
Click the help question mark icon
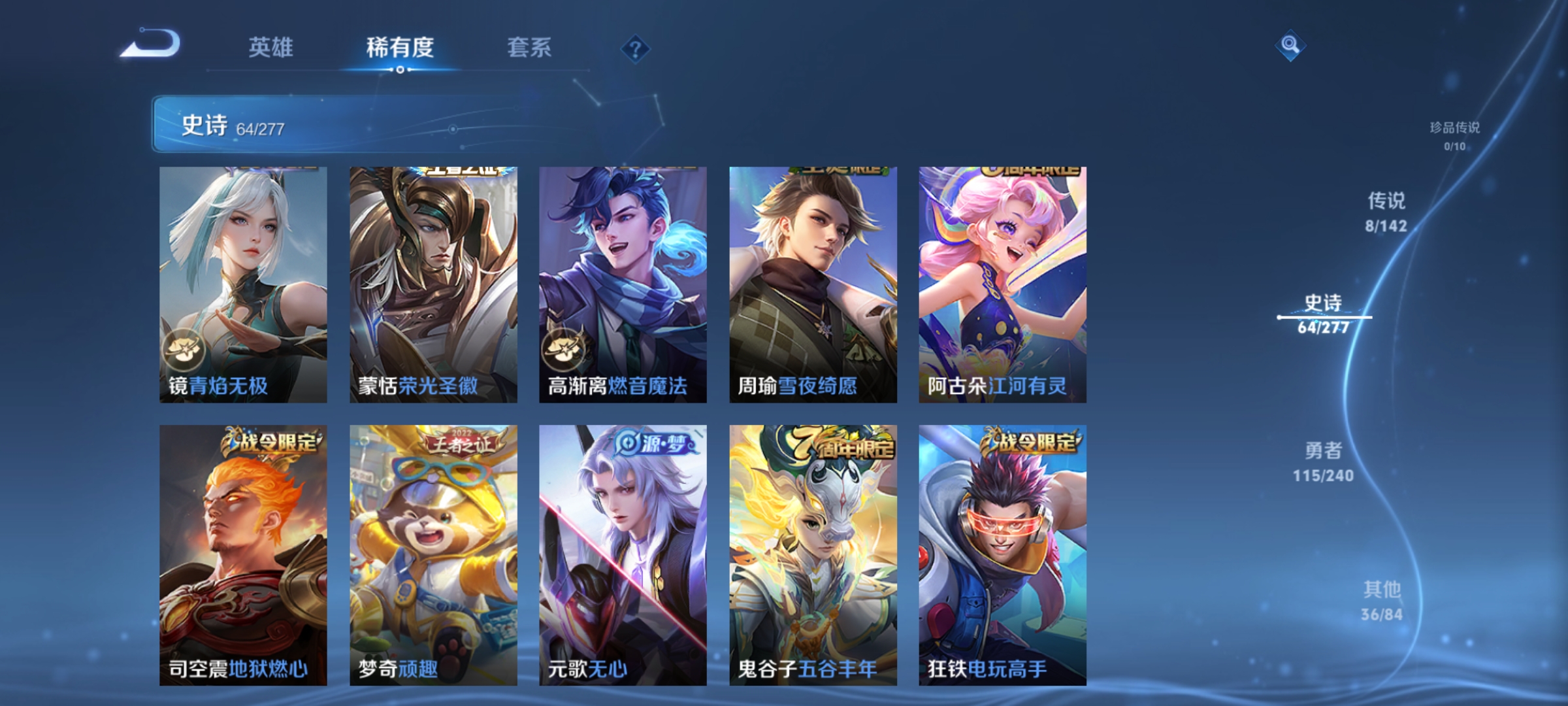pyautogui.click(x=637, y=50)
